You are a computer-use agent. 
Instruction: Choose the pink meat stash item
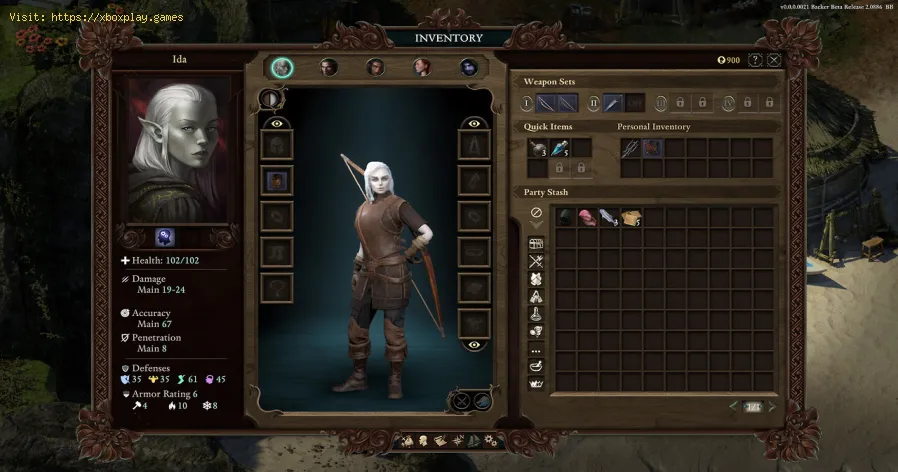click(x=587, y=217)
